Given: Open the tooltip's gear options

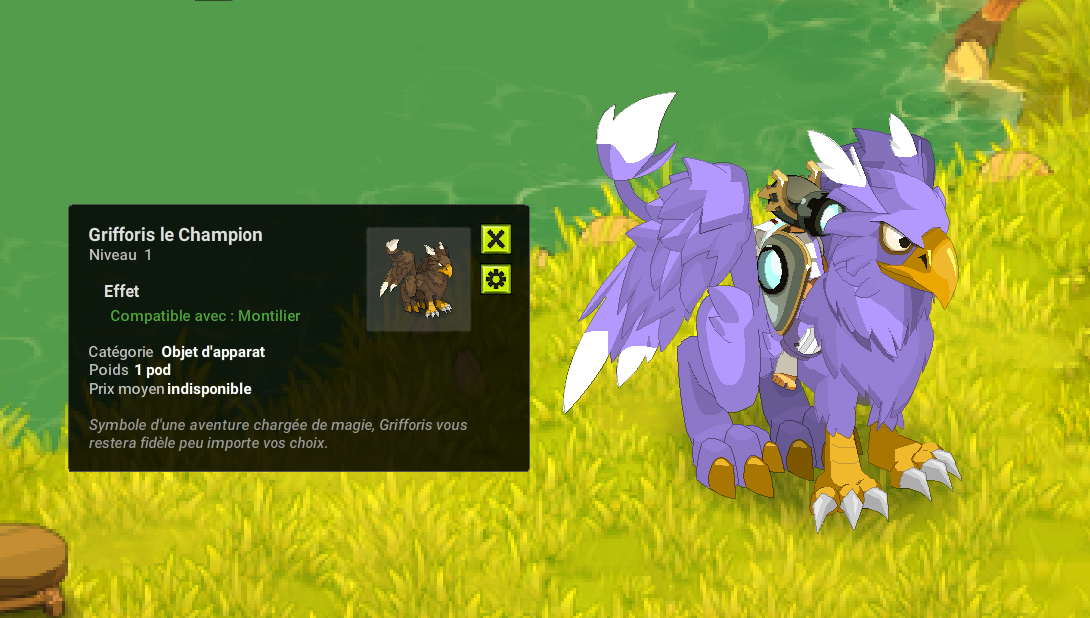Looking at the screenshot, I should pos(496,278).
